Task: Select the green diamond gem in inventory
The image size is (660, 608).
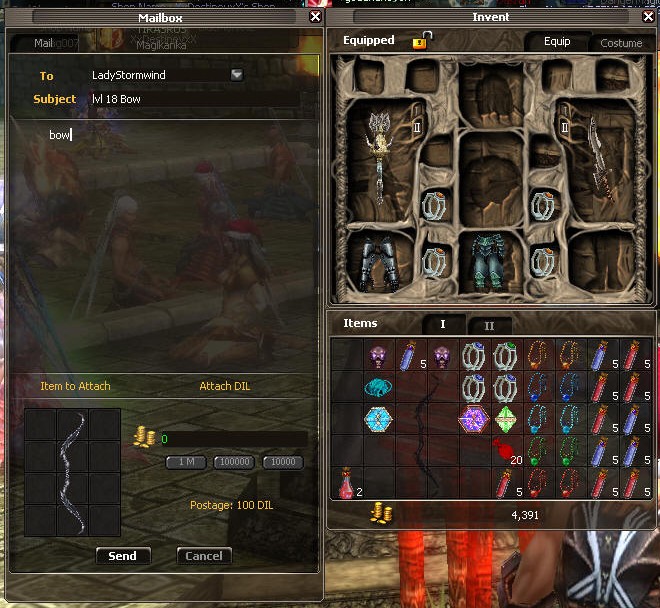Action: [507, 419]
